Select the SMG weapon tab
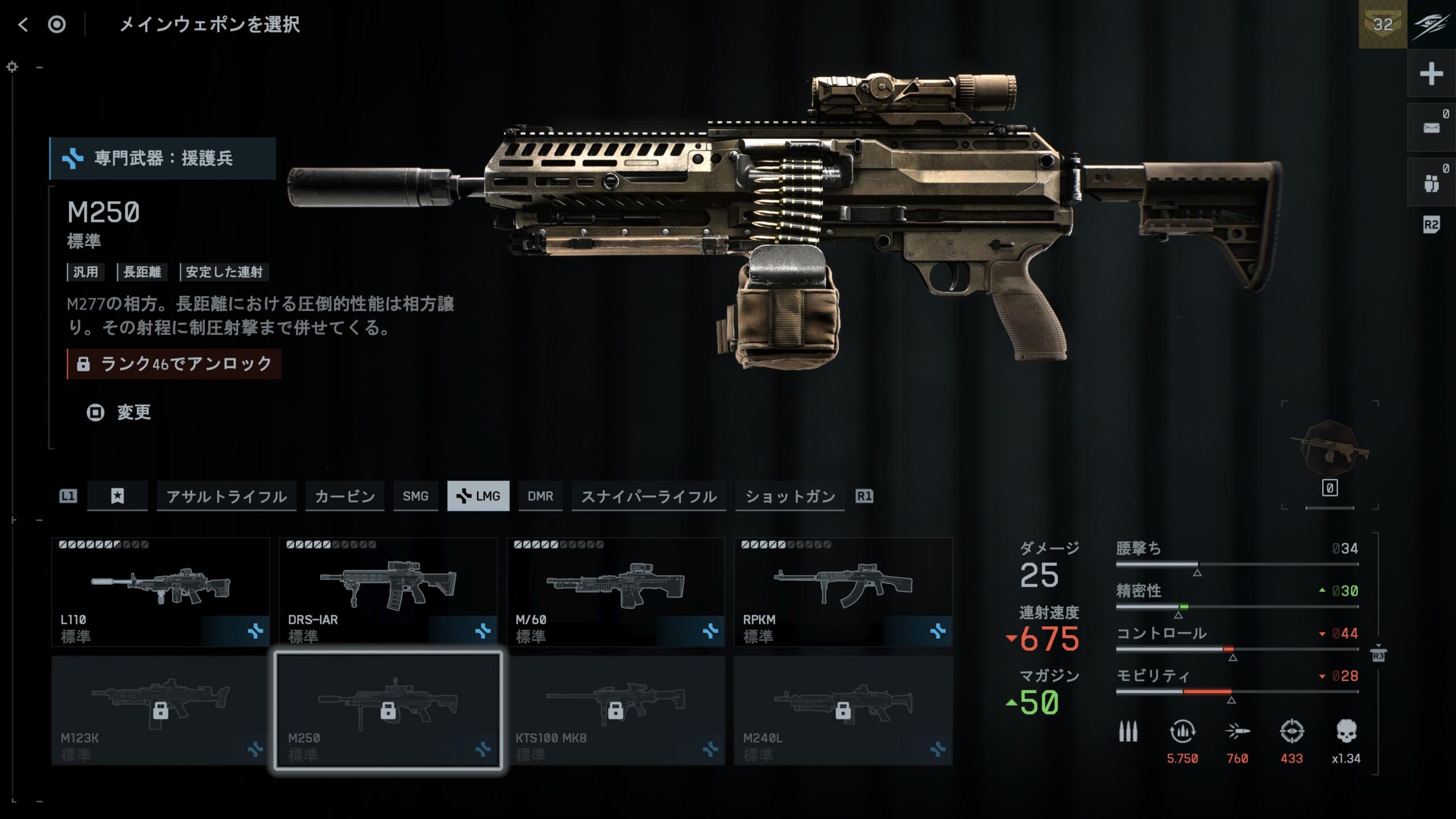This screenshot has height=819, width=1456. point(415,496)
